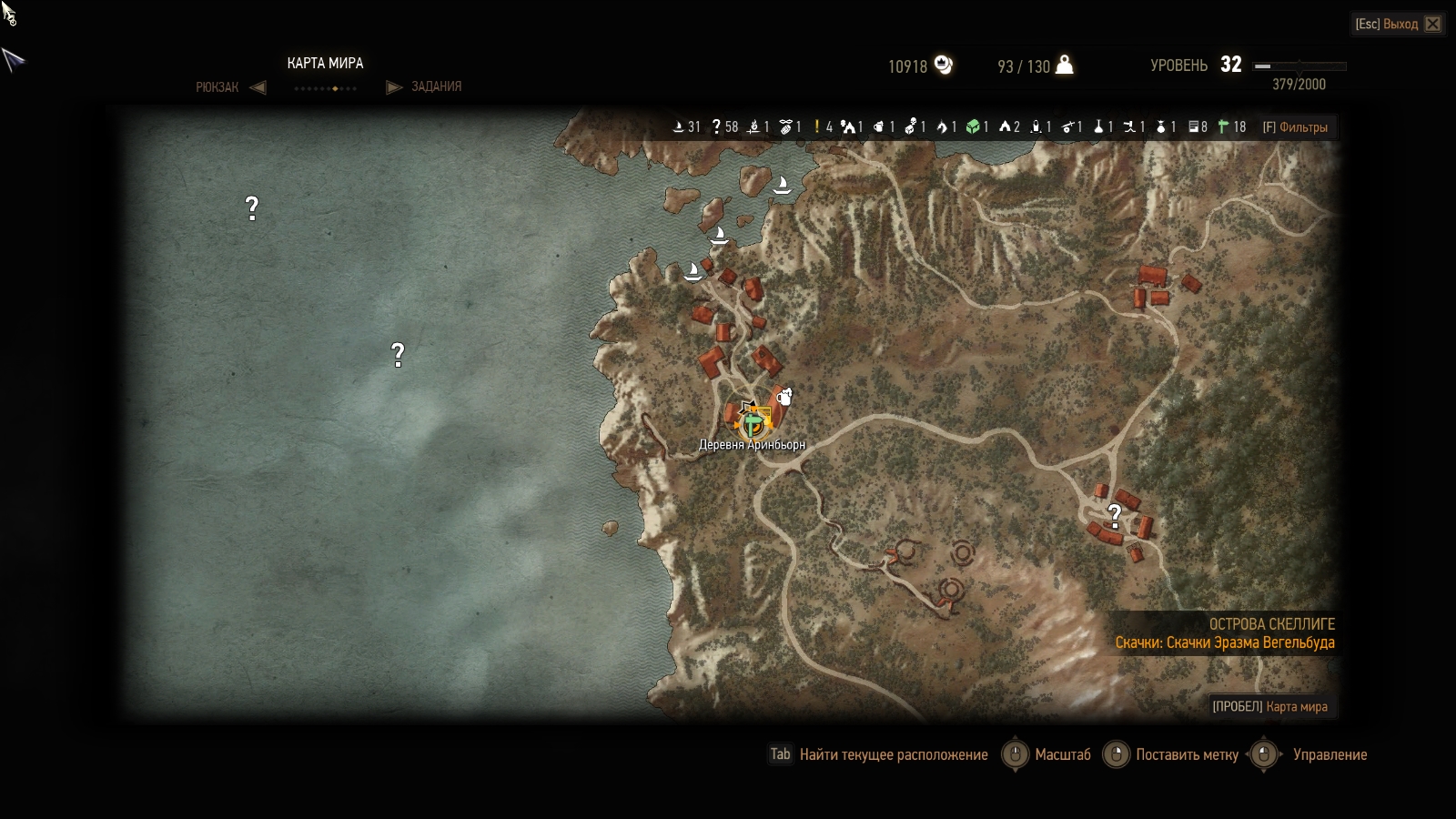The width and height of the screenshot is (1456, 819).
Task: Choose the question mark filter entry showing 58
Action: 724,127
